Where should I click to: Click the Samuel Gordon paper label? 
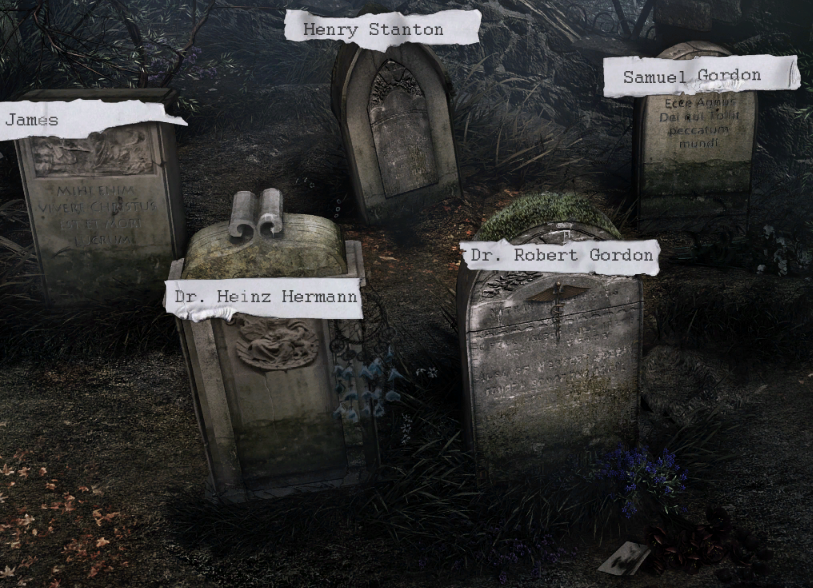(x=700, y=76)
